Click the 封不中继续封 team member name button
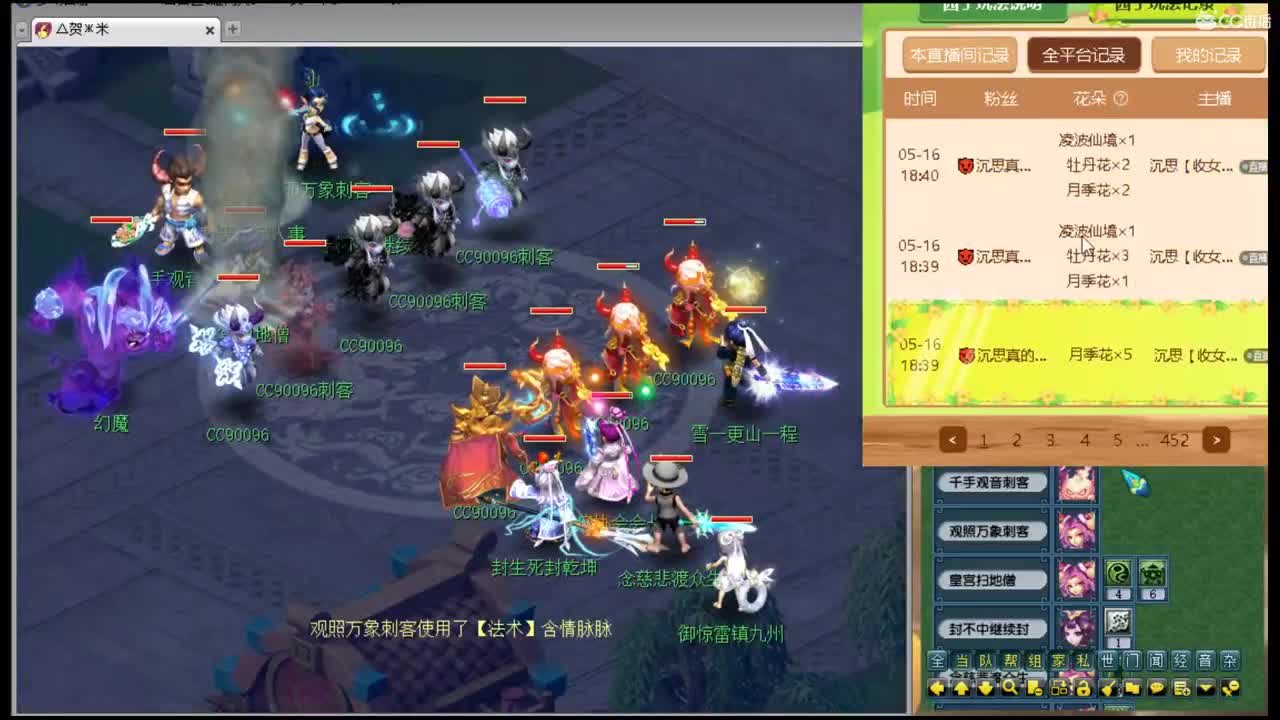The width and height of the screenshot is (1280, 720). [990, 628]
